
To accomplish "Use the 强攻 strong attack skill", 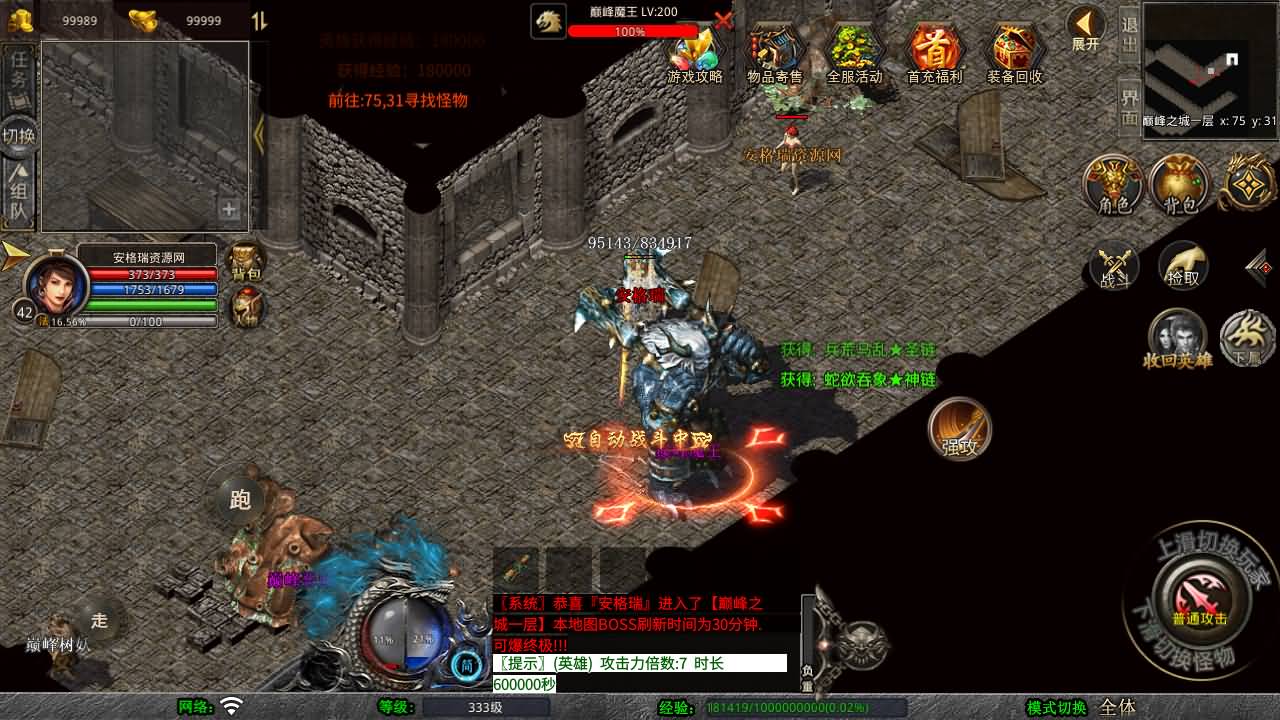I will (x=960, y=430).
